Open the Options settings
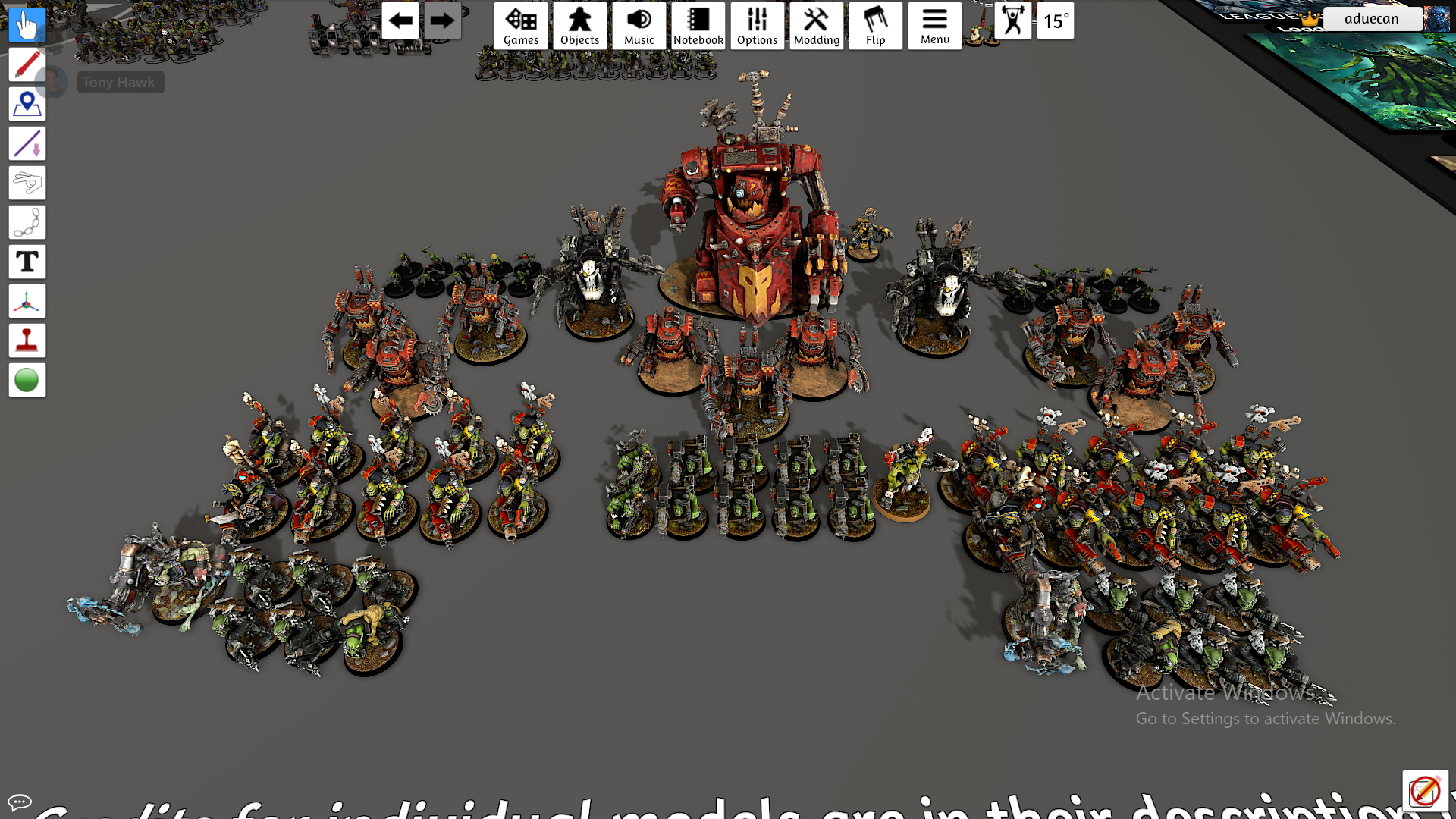The image size is (1456, 819). point(757,25)
